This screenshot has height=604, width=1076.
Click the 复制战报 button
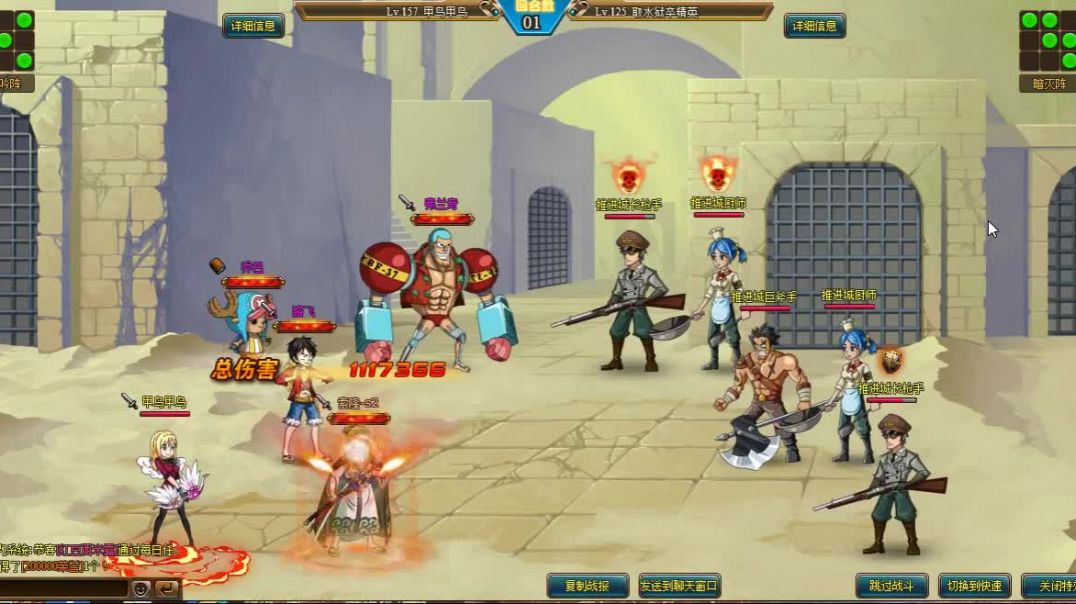click(x=588, y=586)
